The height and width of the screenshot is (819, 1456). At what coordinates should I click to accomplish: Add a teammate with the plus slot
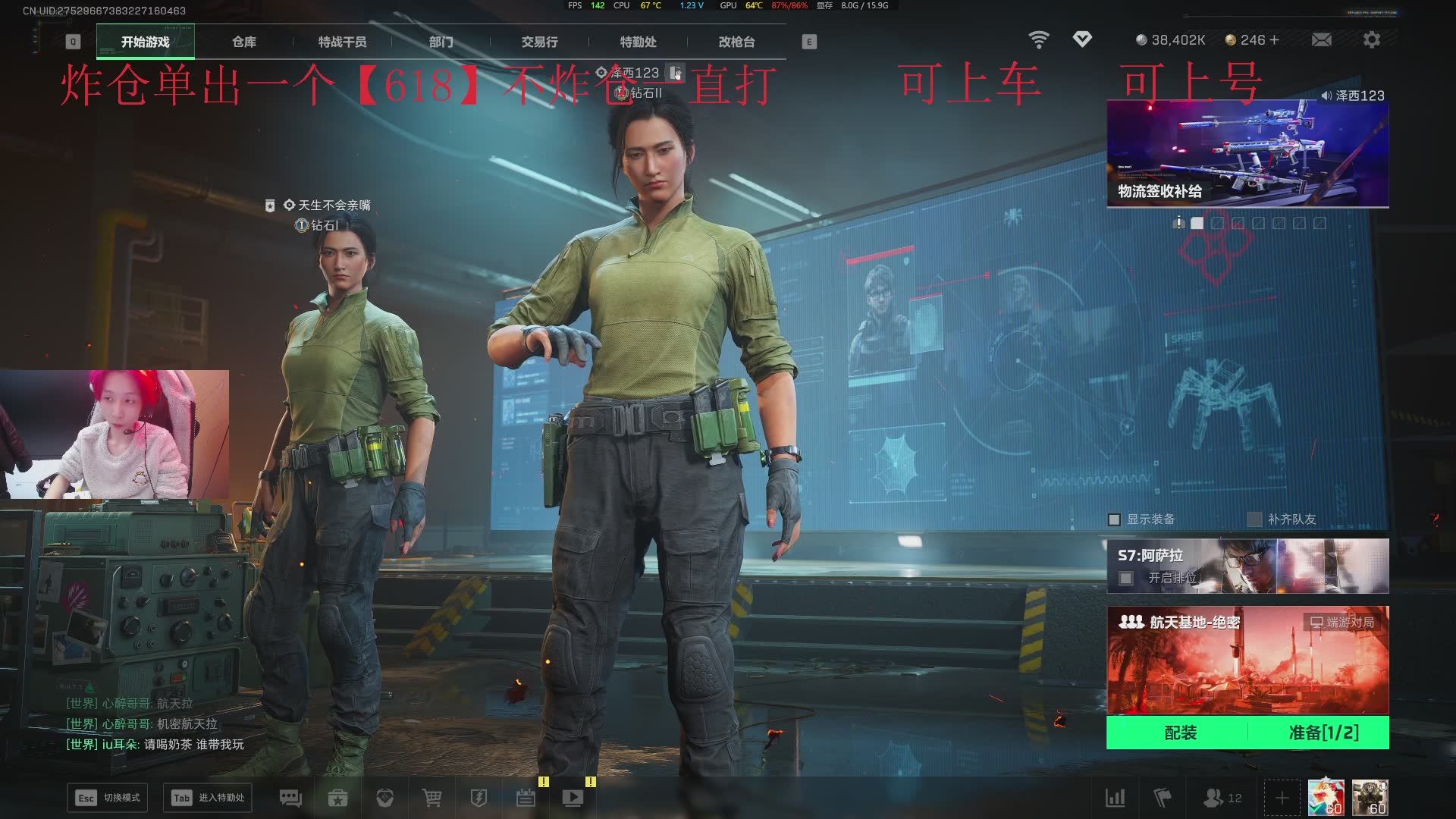pos(1282,798)
